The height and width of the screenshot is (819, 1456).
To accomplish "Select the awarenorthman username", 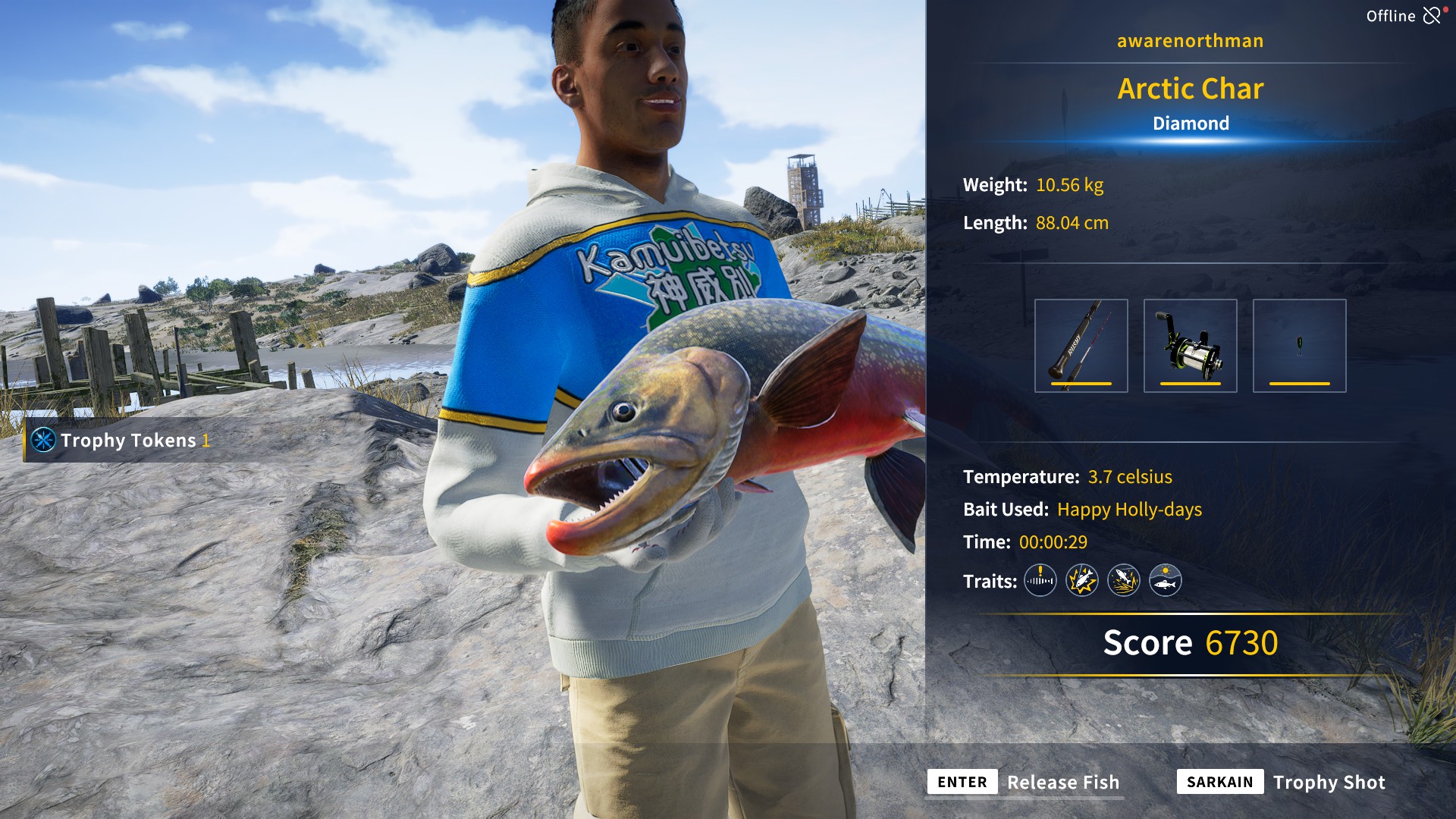I will coord(1189,40).
